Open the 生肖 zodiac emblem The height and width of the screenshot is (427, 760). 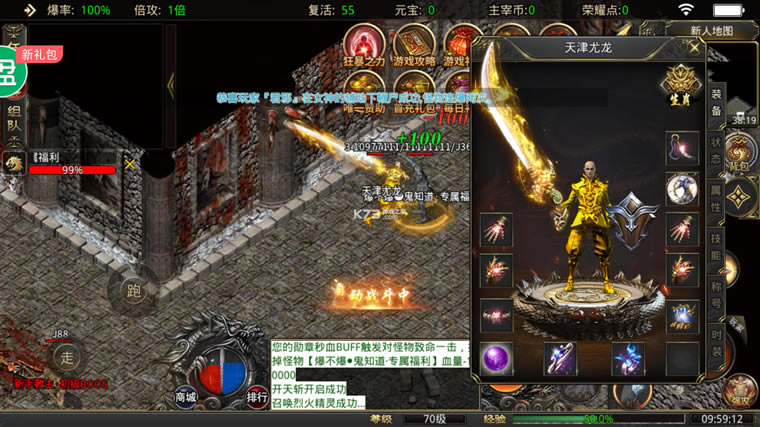point(683,84)
